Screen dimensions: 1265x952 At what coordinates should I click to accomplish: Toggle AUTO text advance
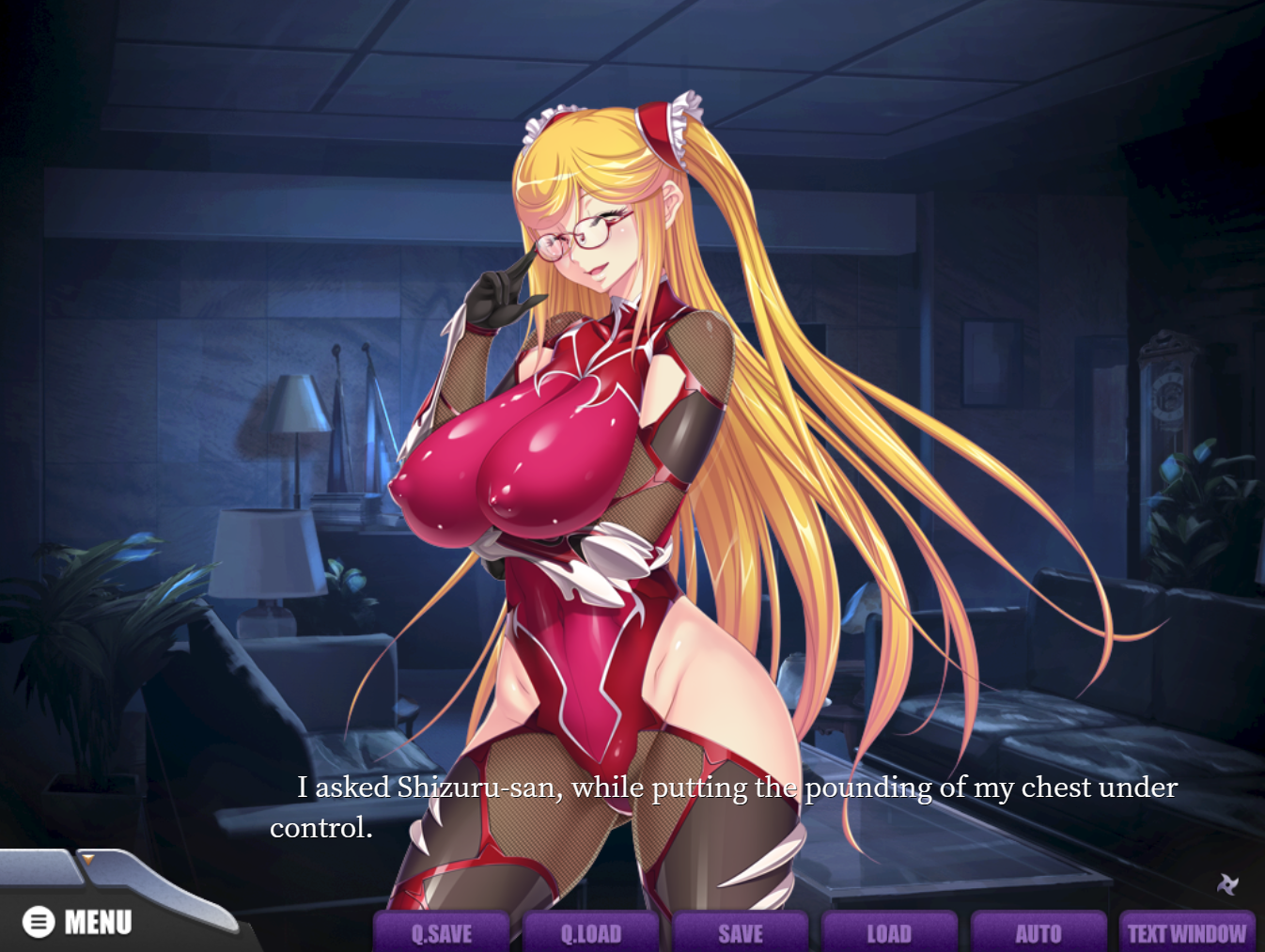(1039, 932)
